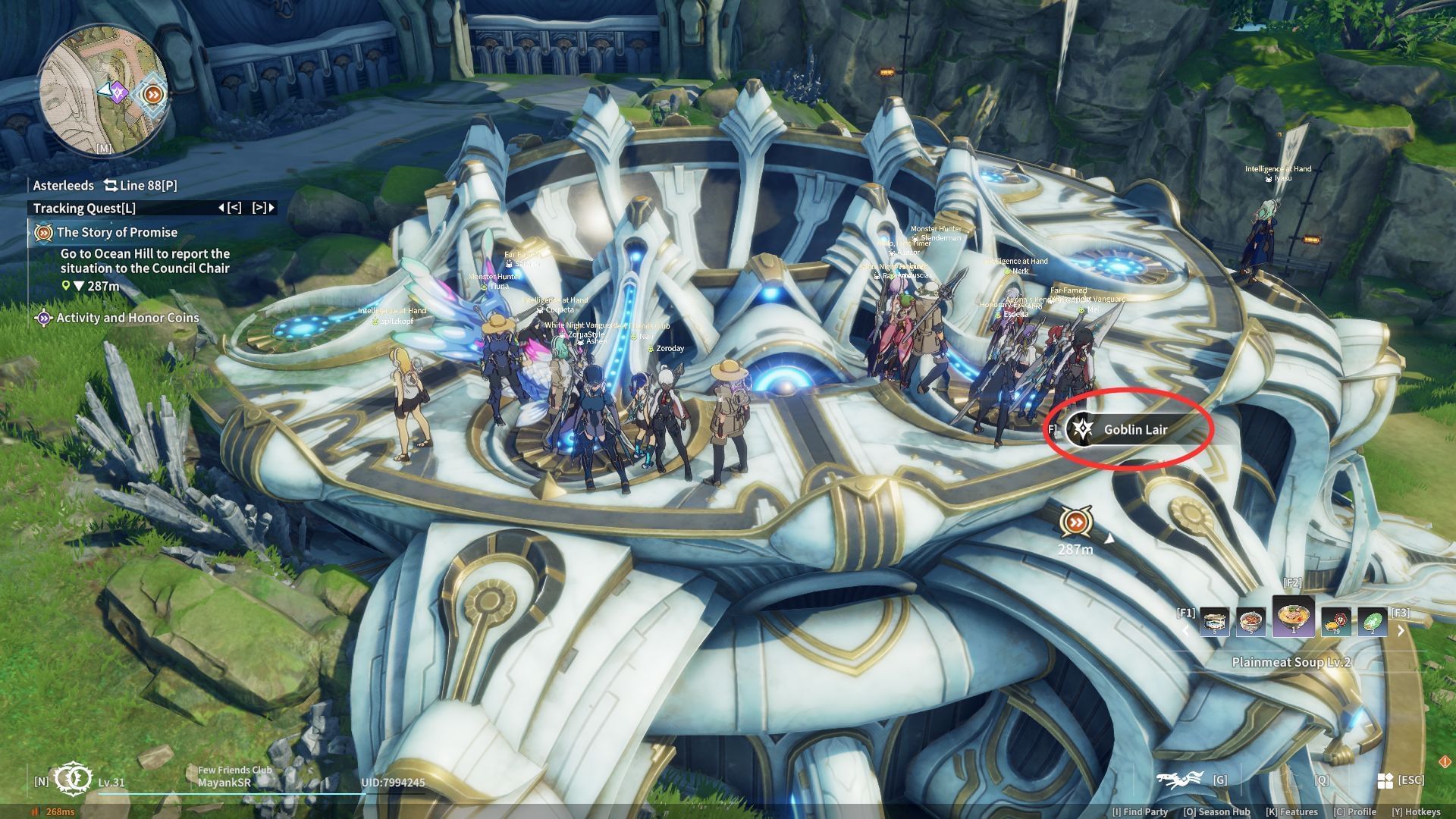Open the main menu grid icon
1456x819 pixels.
tap(1385, 780)
